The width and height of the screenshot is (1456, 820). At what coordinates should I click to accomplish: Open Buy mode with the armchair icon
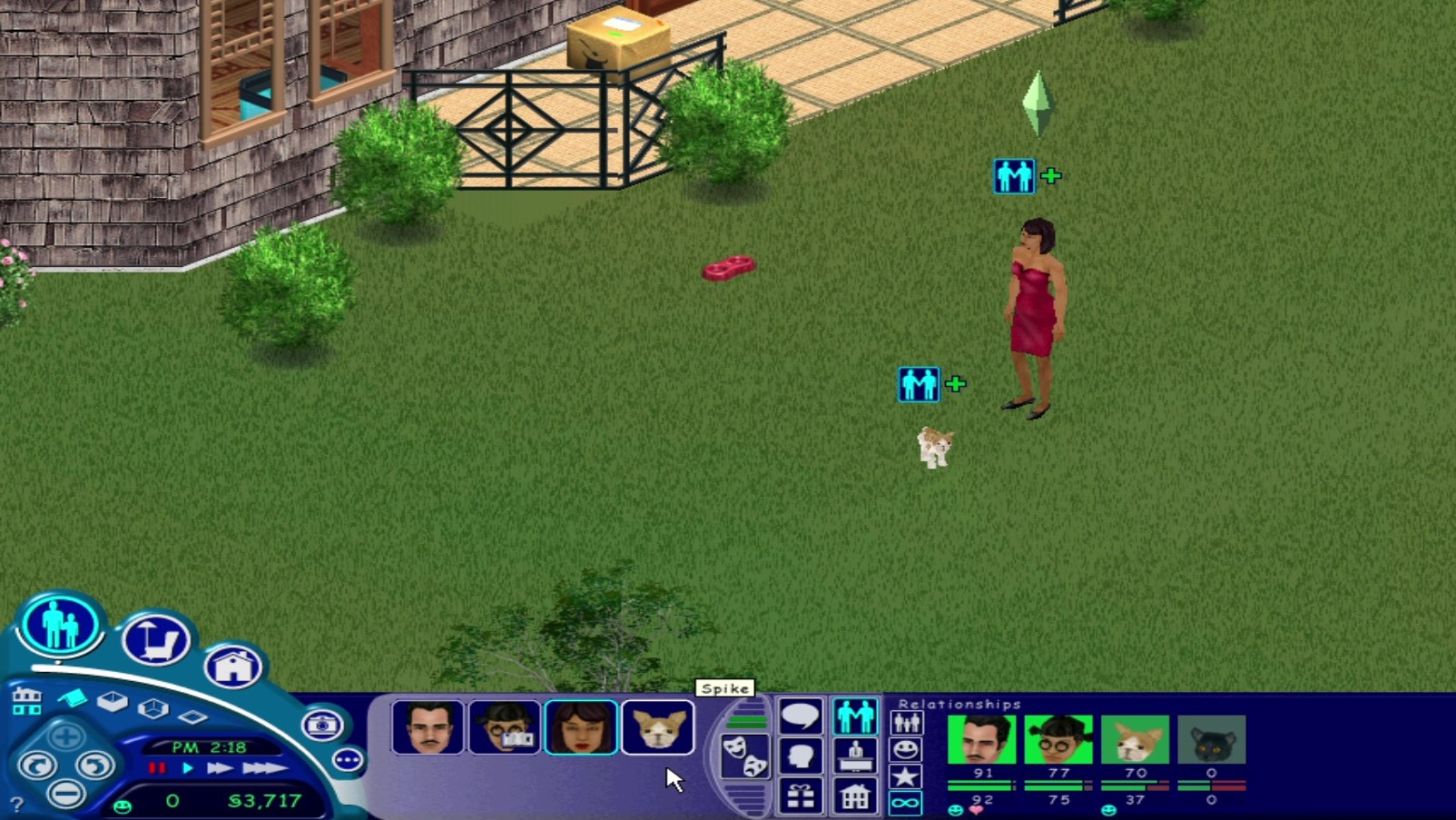coord(156,640)
